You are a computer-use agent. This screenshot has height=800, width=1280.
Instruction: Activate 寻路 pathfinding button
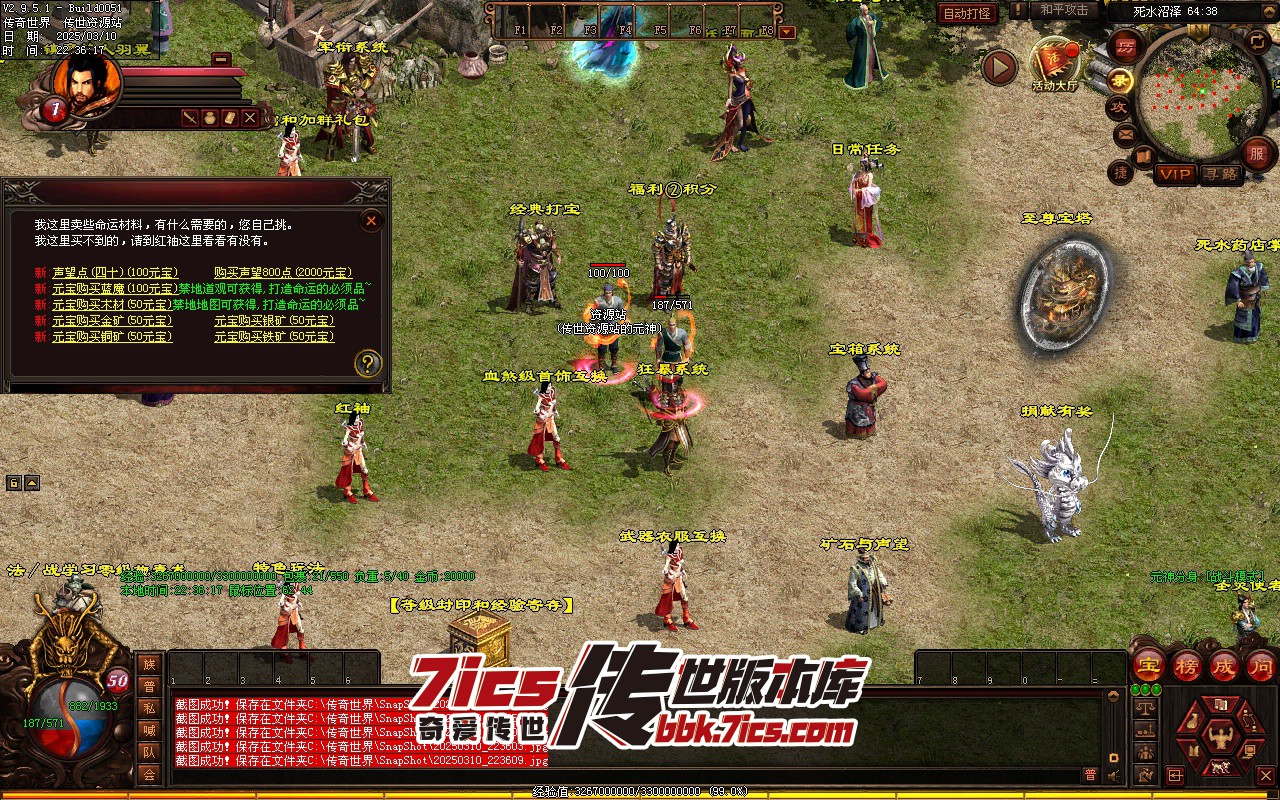tap(1219, 174)
